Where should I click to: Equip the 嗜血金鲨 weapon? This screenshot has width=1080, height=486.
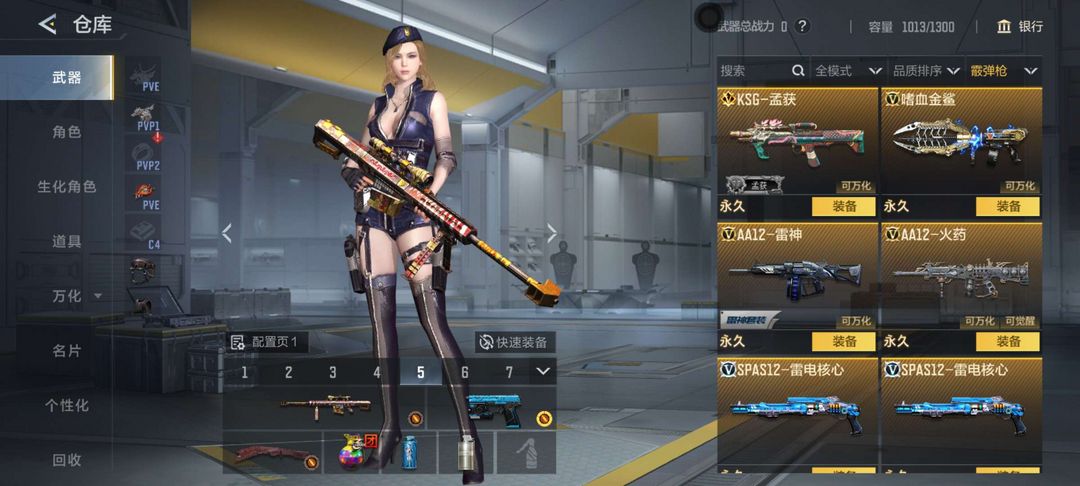click(x=1008, y=206)
